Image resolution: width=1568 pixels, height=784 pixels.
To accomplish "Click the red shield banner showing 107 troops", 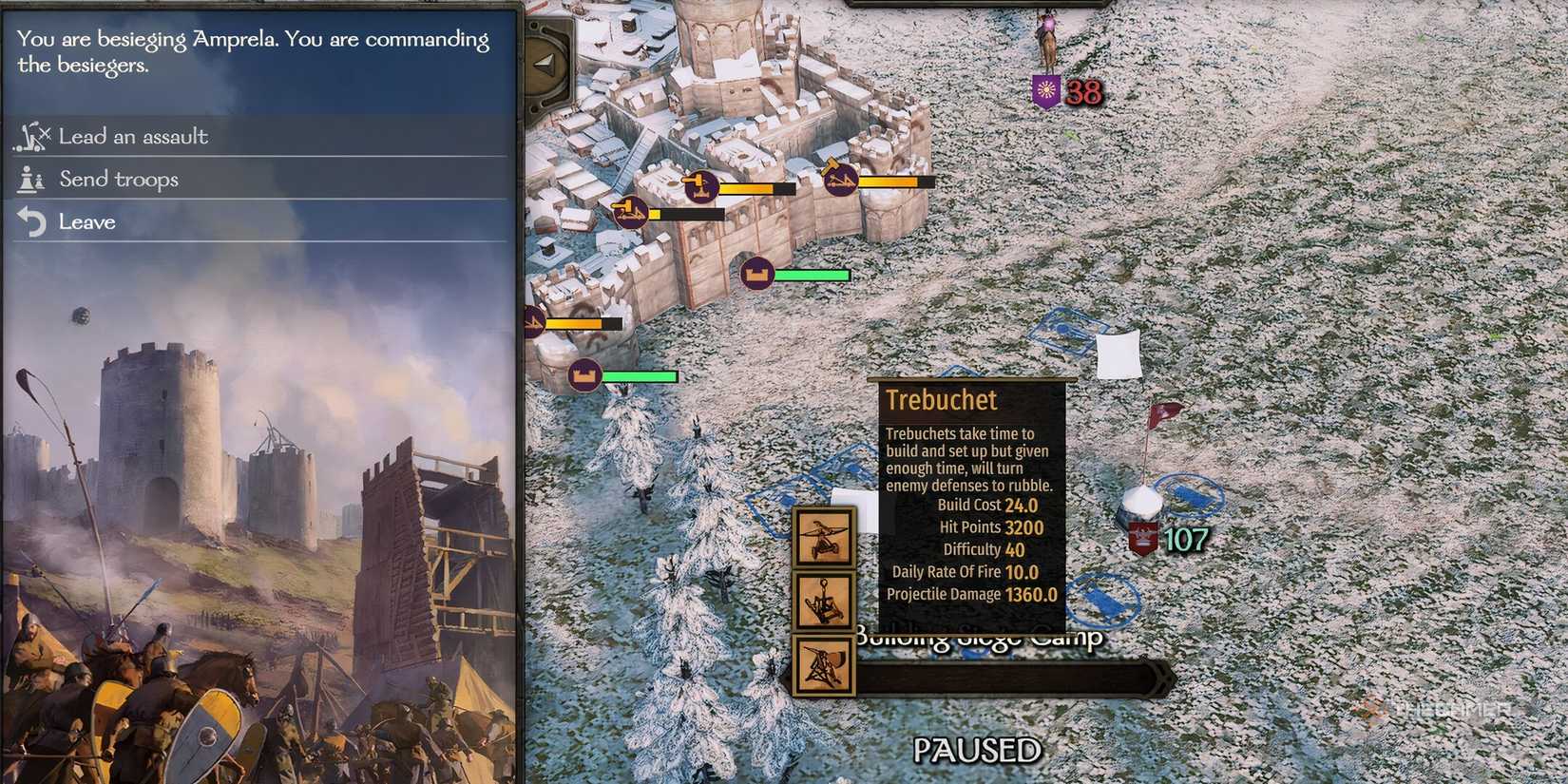I will click(1143, 537).
